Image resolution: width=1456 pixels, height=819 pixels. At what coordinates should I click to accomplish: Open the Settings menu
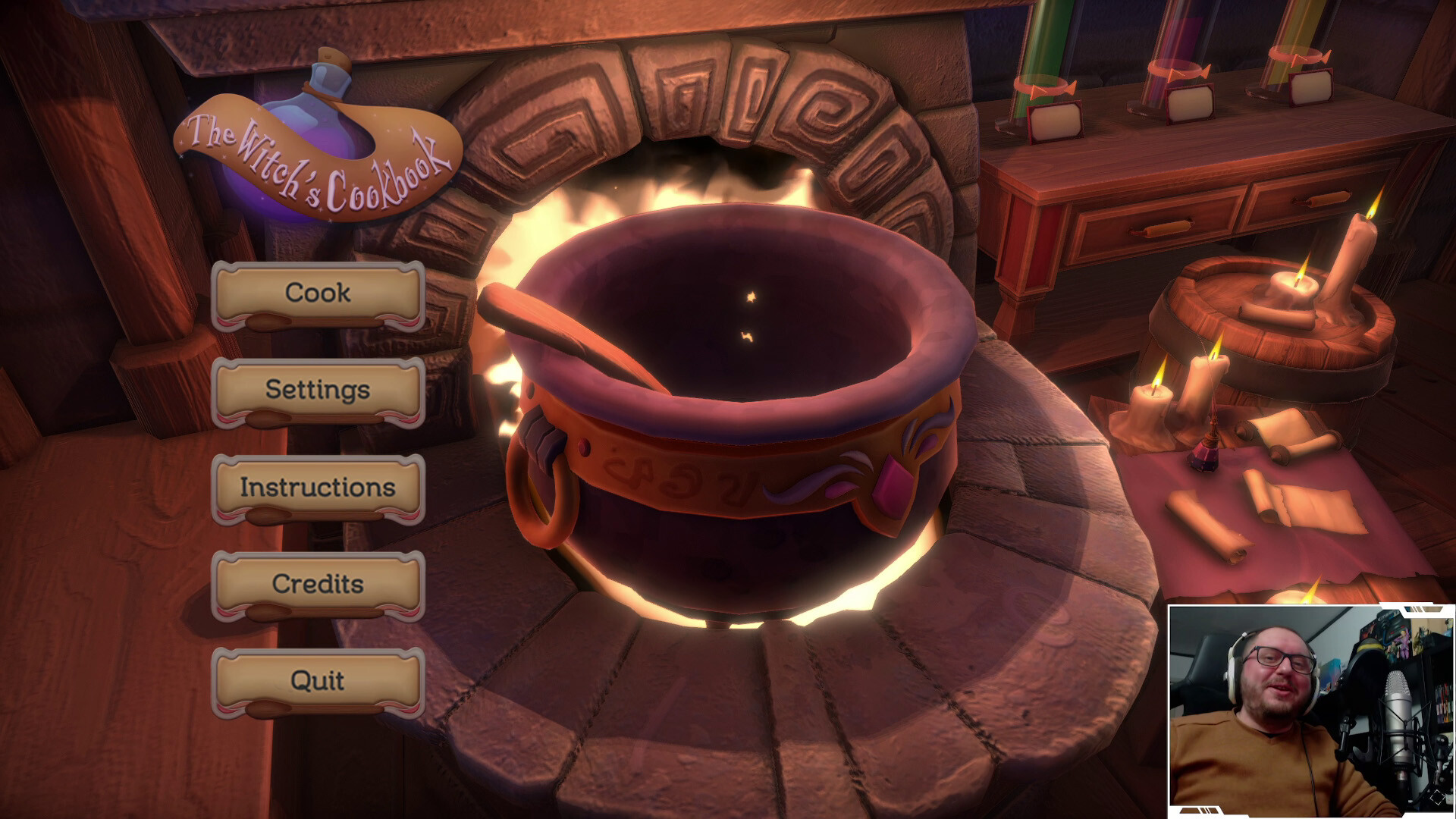pyautogui.click(x=318, y=391)
